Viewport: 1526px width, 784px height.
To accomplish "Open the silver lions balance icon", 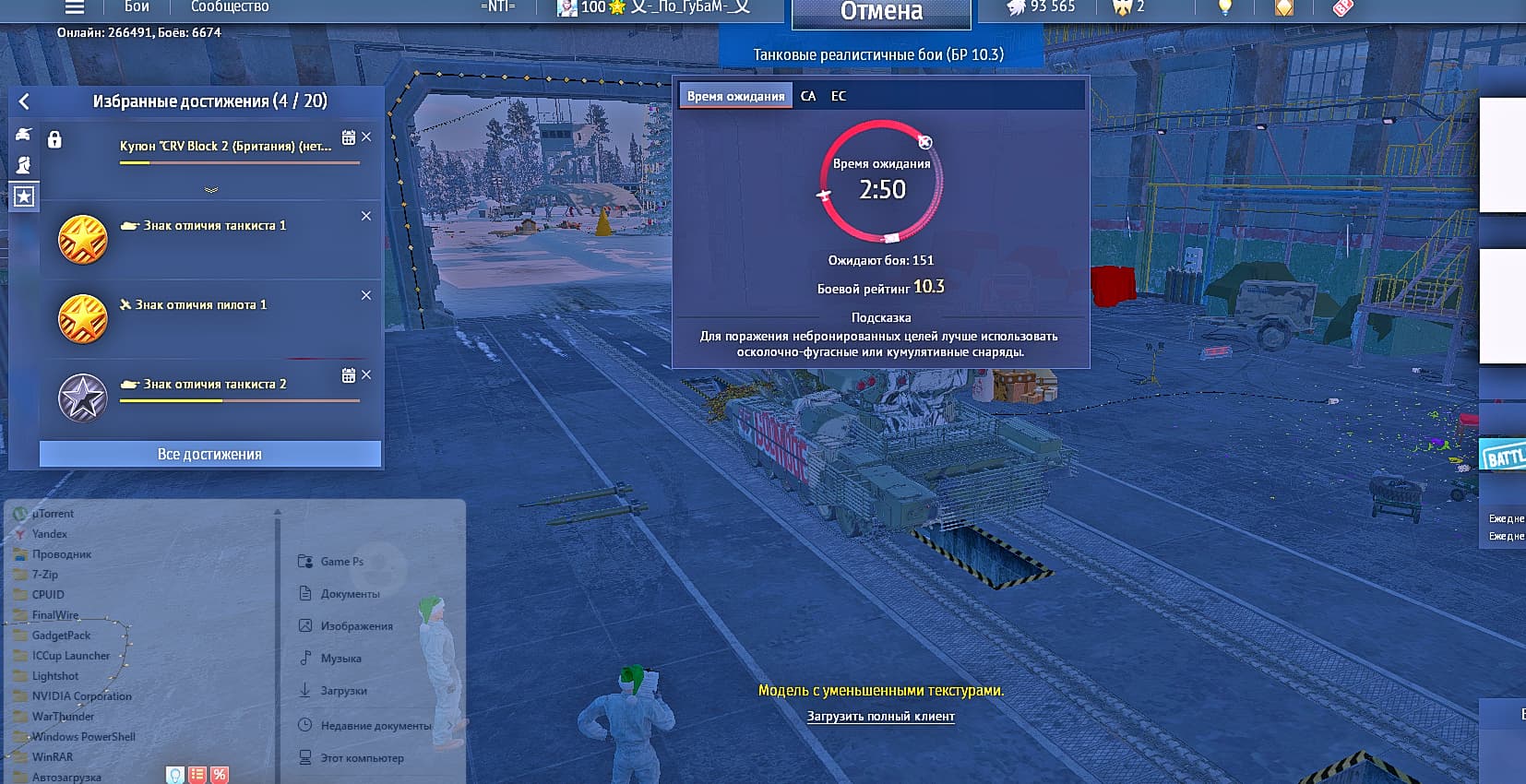I will tap(1018, 7).
